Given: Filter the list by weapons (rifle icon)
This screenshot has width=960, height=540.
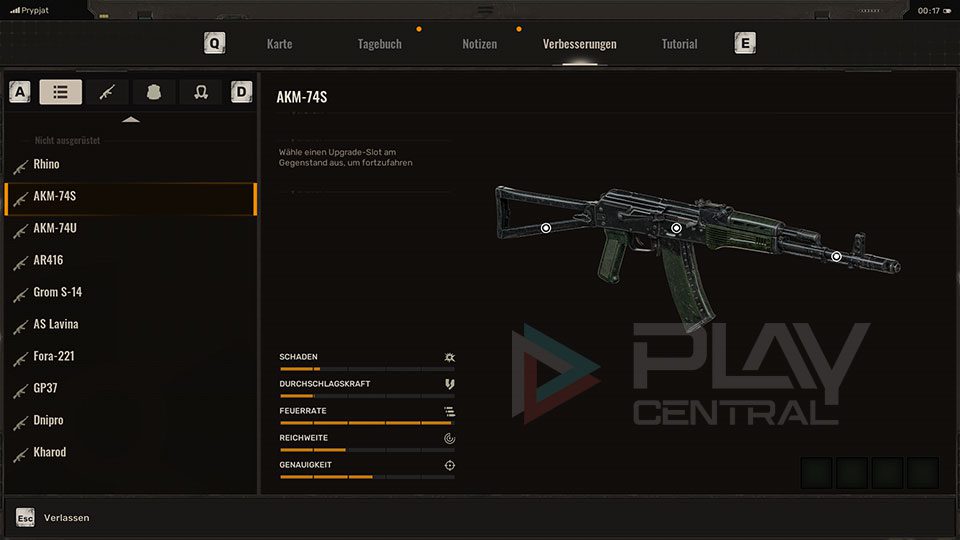Looking at the screenshot, I should (107, 92).
